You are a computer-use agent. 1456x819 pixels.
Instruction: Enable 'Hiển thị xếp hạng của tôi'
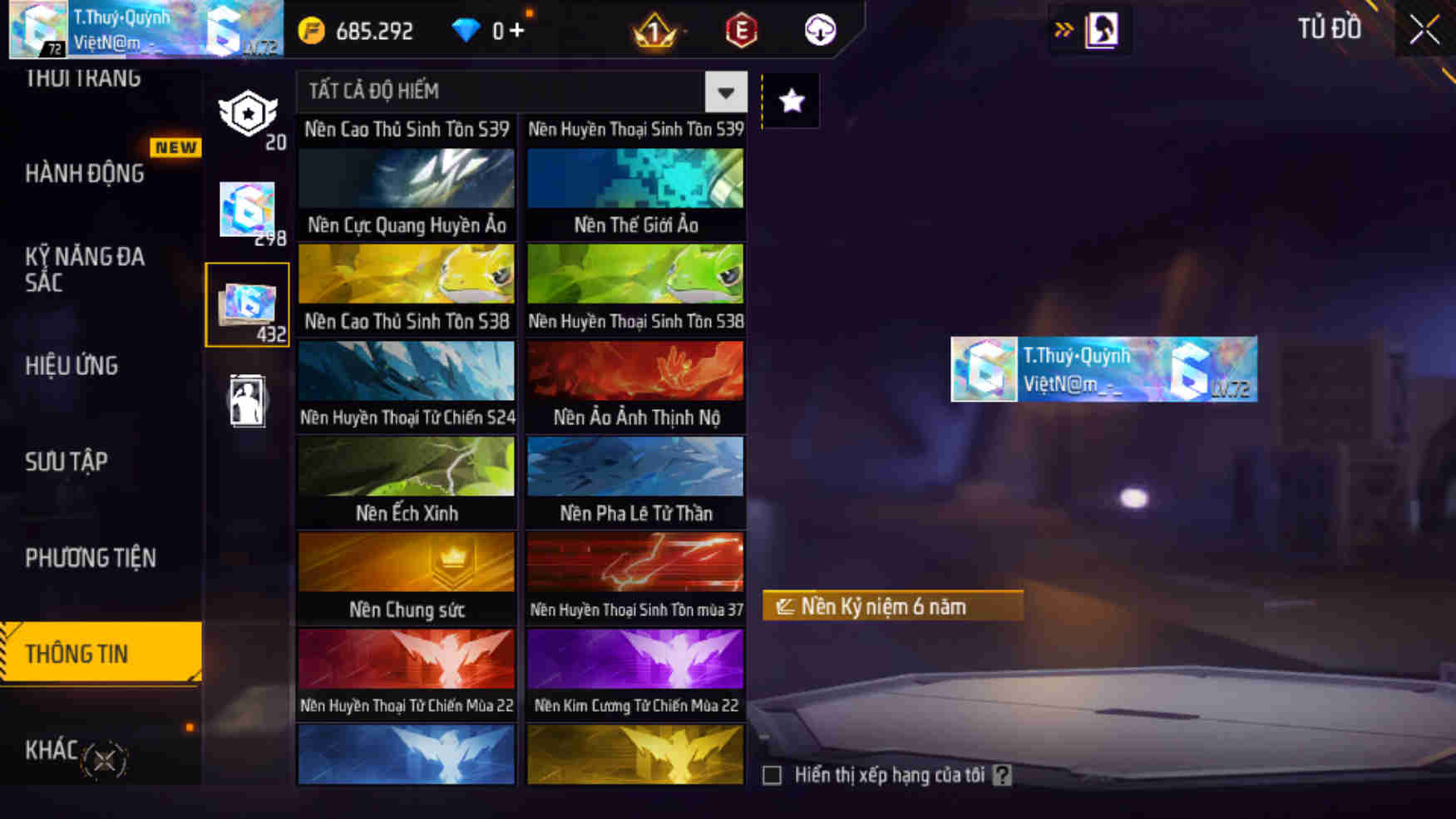pos(772,775)
